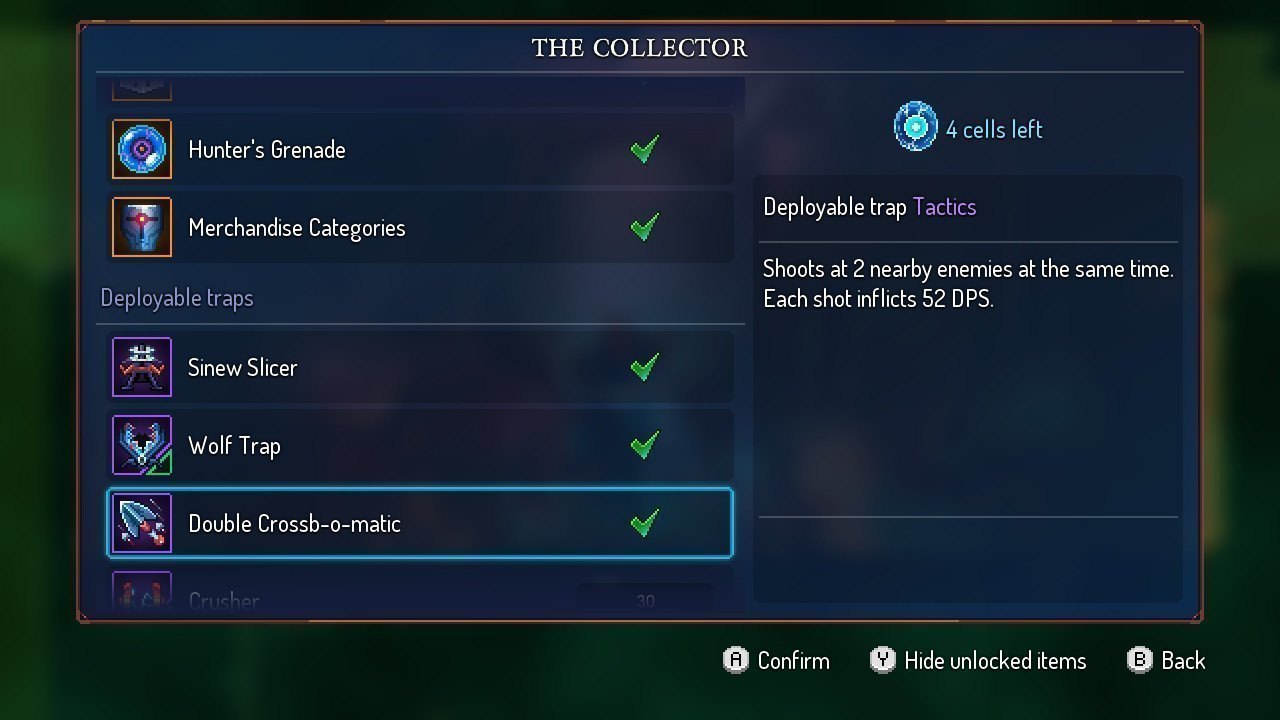The height and width of the screenshot is (720, 1280).
Task: Select the Hunter's Grenade entry
Action: (420, 150)
